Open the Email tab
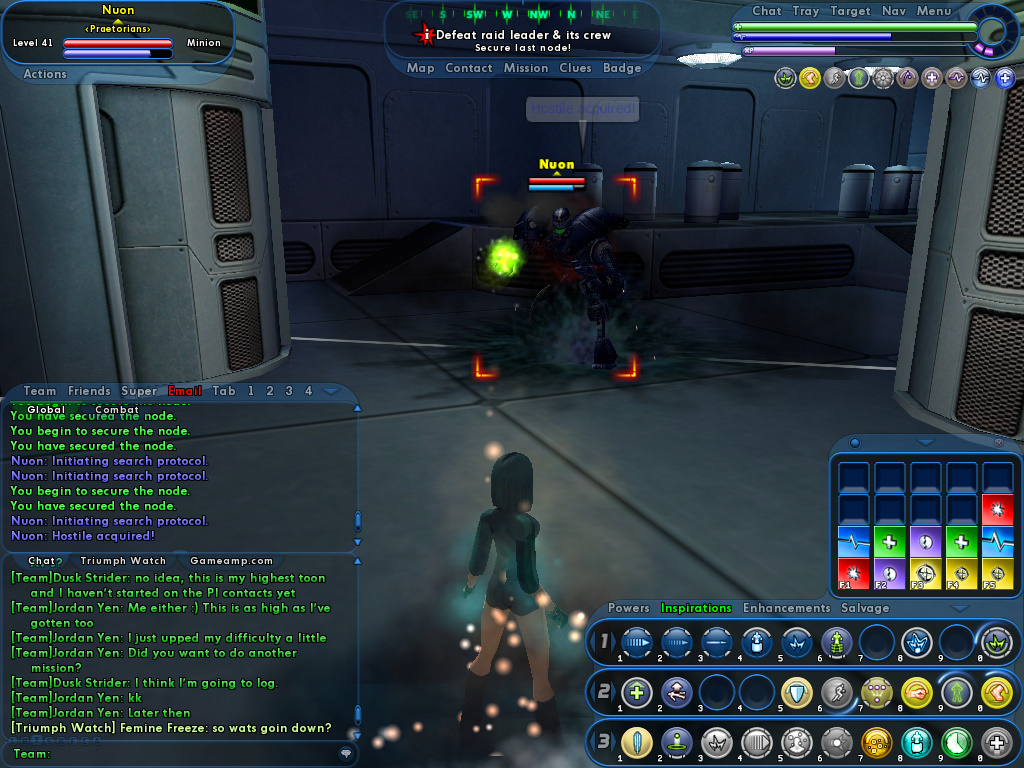The image size is (1024, 768). (x=184, y=391)
